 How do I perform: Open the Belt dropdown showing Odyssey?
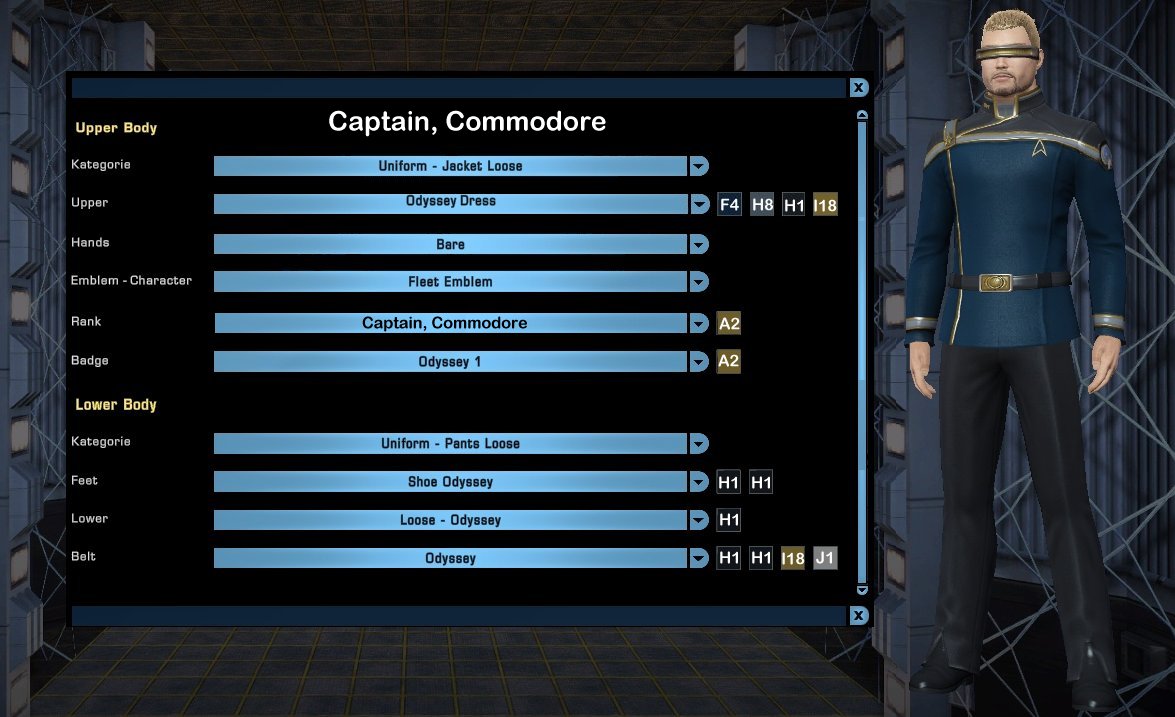(x=699, y=558)
